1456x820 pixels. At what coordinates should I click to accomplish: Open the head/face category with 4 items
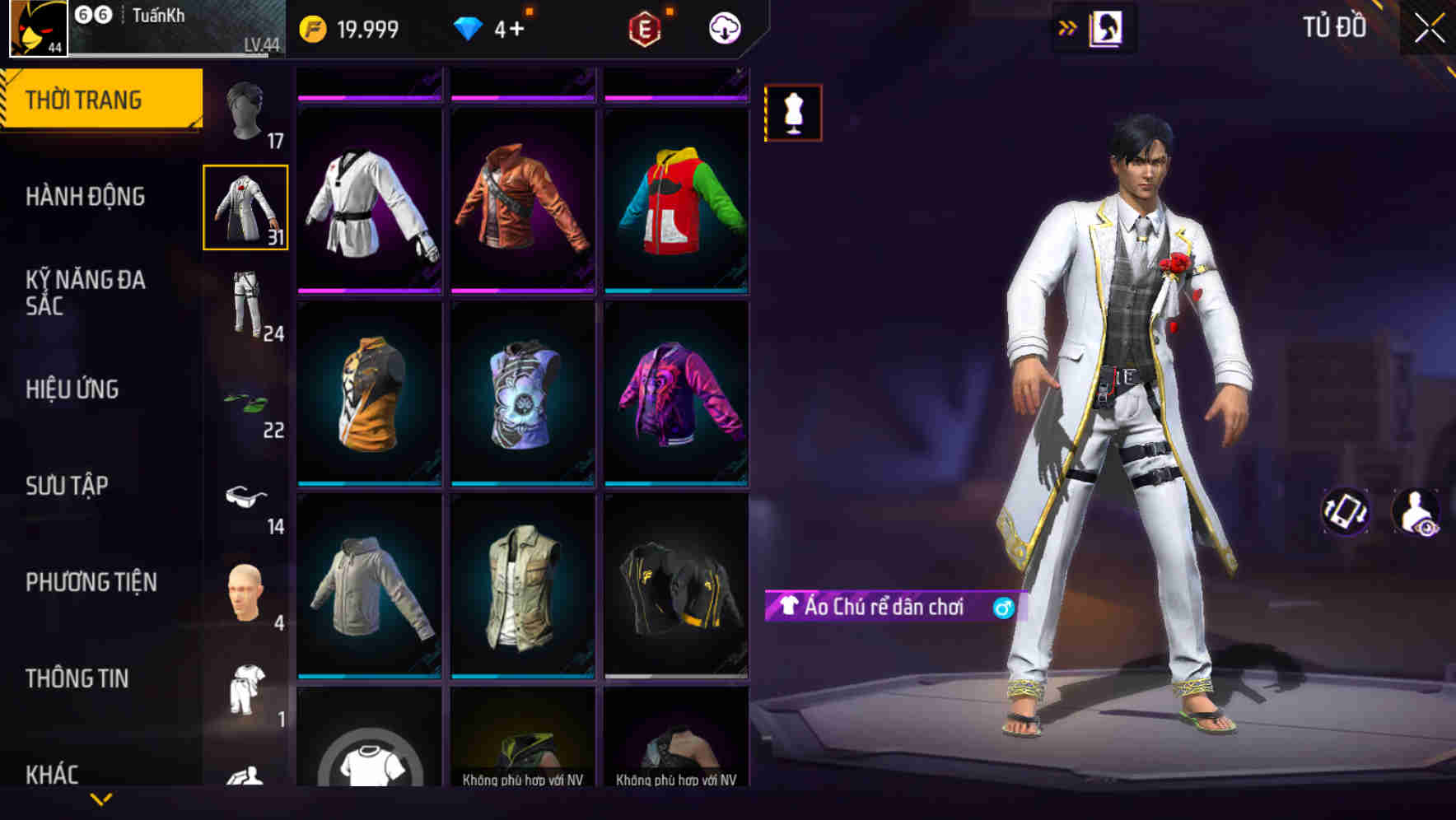pyautogui.click(x=245, y=593)
